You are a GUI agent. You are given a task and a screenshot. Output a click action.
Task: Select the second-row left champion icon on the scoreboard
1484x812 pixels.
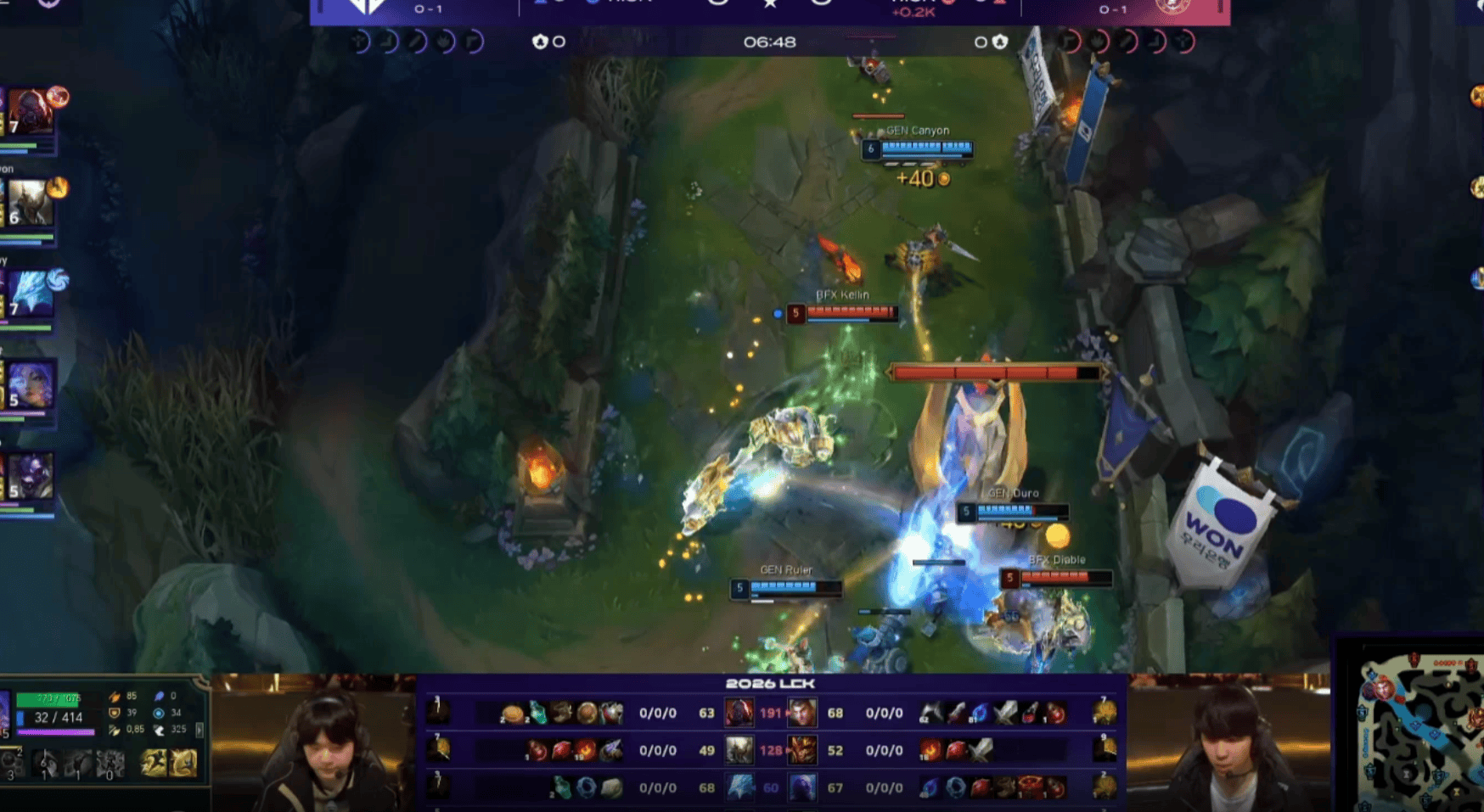pyautogui.click(x=738, y=750)
